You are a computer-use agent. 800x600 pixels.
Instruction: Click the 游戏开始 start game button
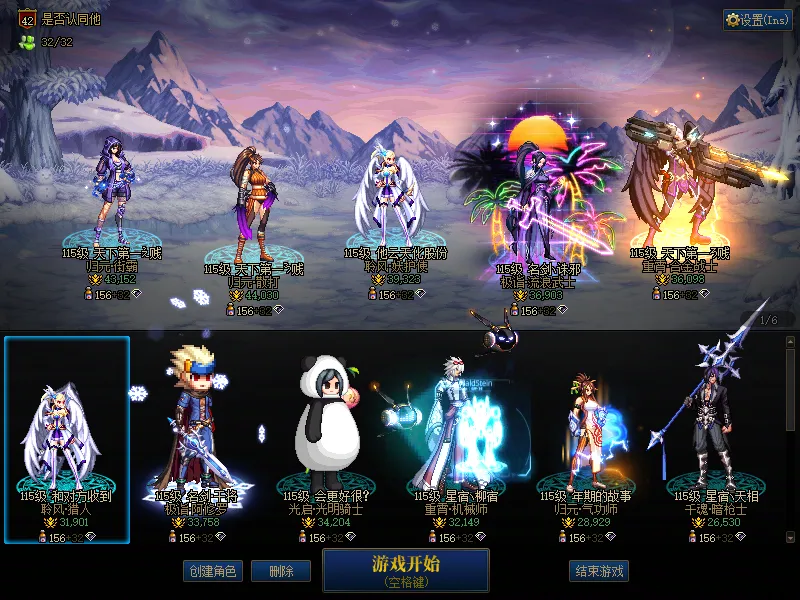click(x=405, y=570)
